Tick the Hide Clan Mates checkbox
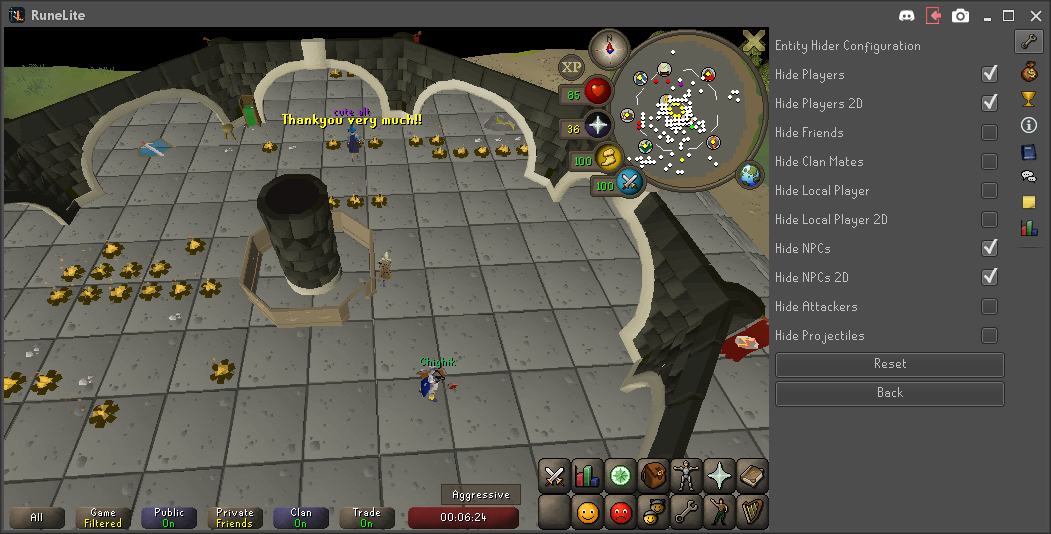Image resolution: width=1051 pixels, height=534 pixels. 989,161
